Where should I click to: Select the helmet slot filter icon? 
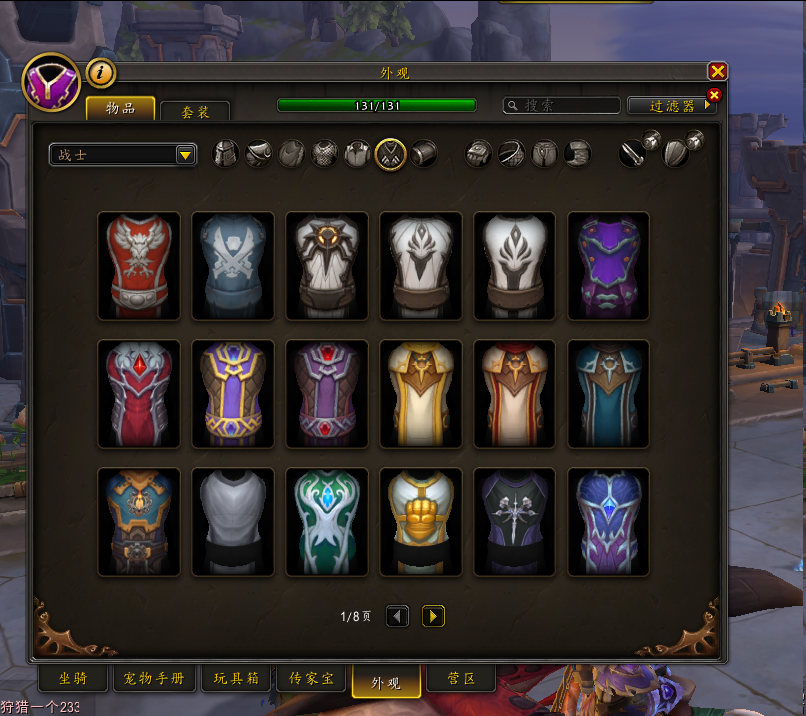coord(226,154)
